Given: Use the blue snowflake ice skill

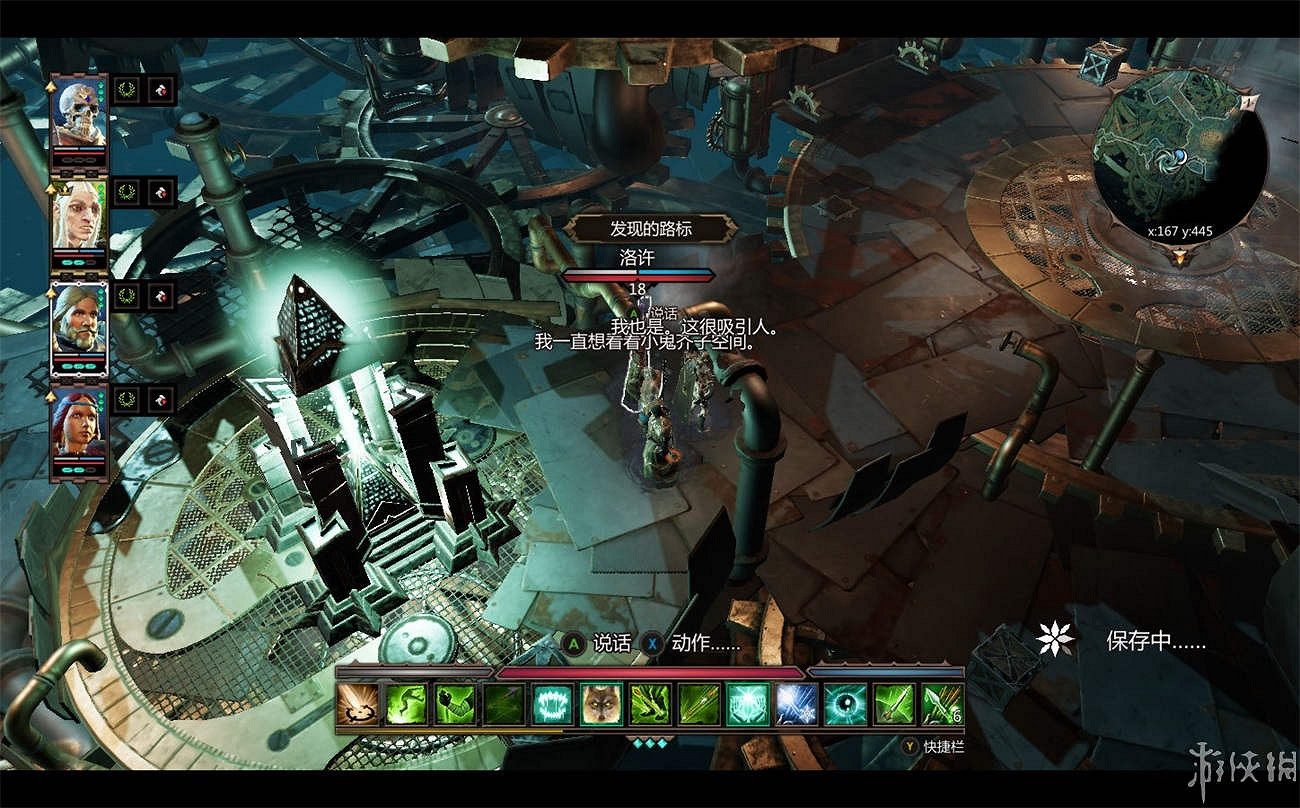Looking at the screenshot, I should pyautogui.click(x=797, y=704).
